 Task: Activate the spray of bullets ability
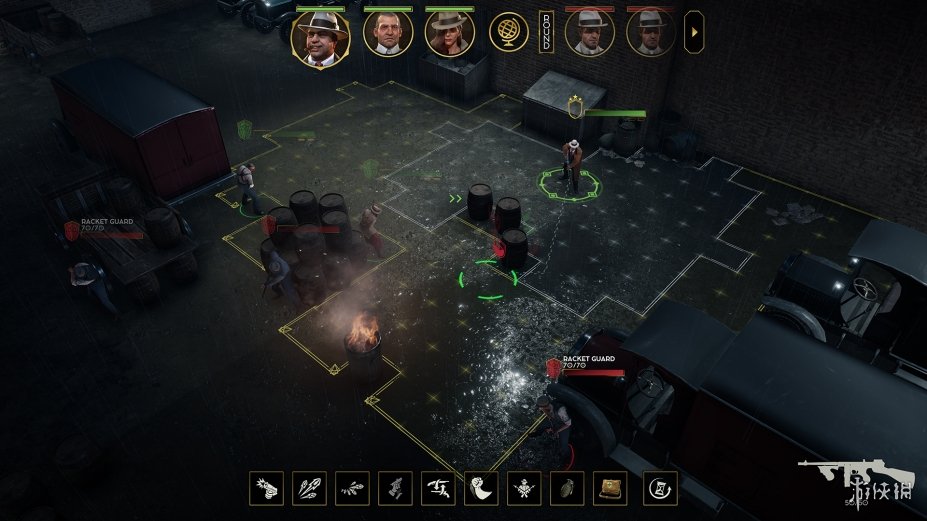(x=352, y=488)
